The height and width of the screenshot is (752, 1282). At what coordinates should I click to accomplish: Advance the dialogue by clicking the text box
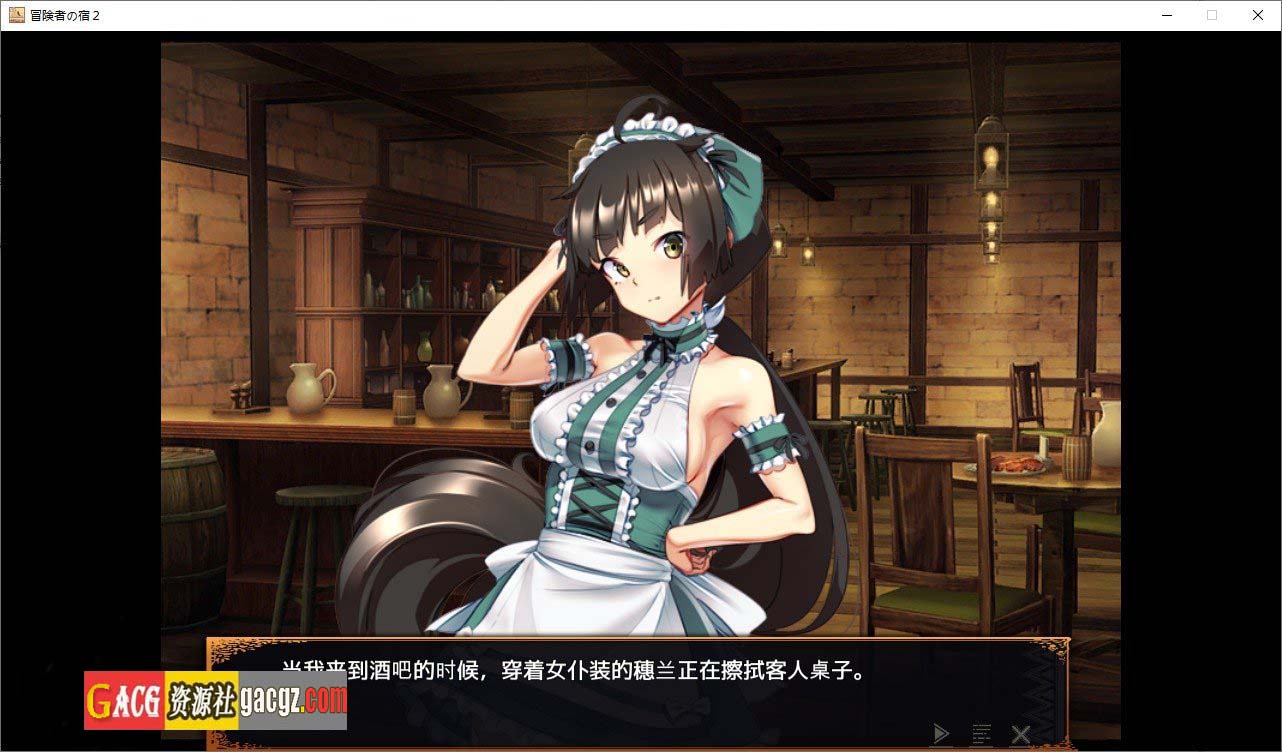(640, 690)
